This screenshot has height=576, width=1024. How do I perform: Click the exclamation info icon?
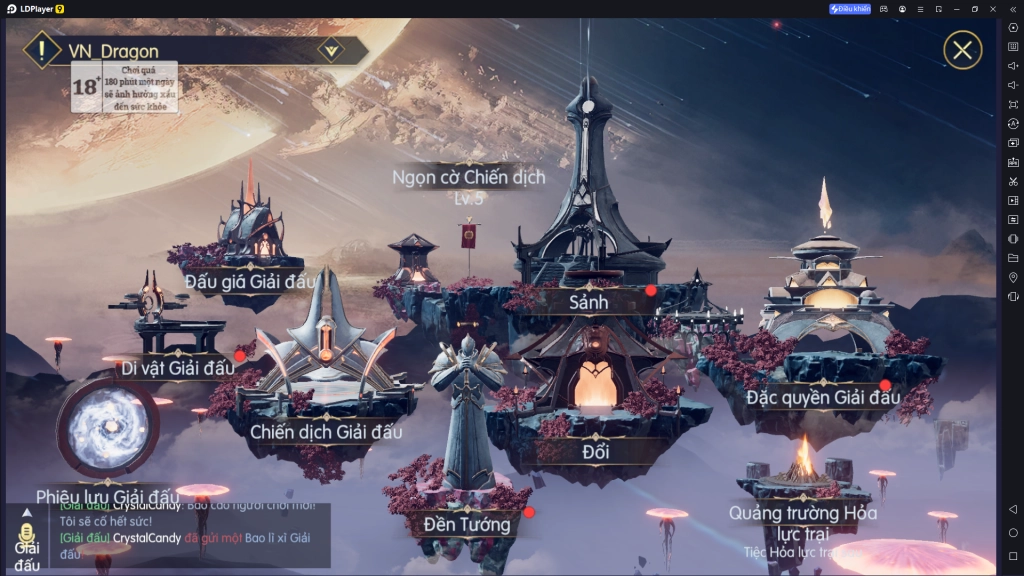point(41,50)
